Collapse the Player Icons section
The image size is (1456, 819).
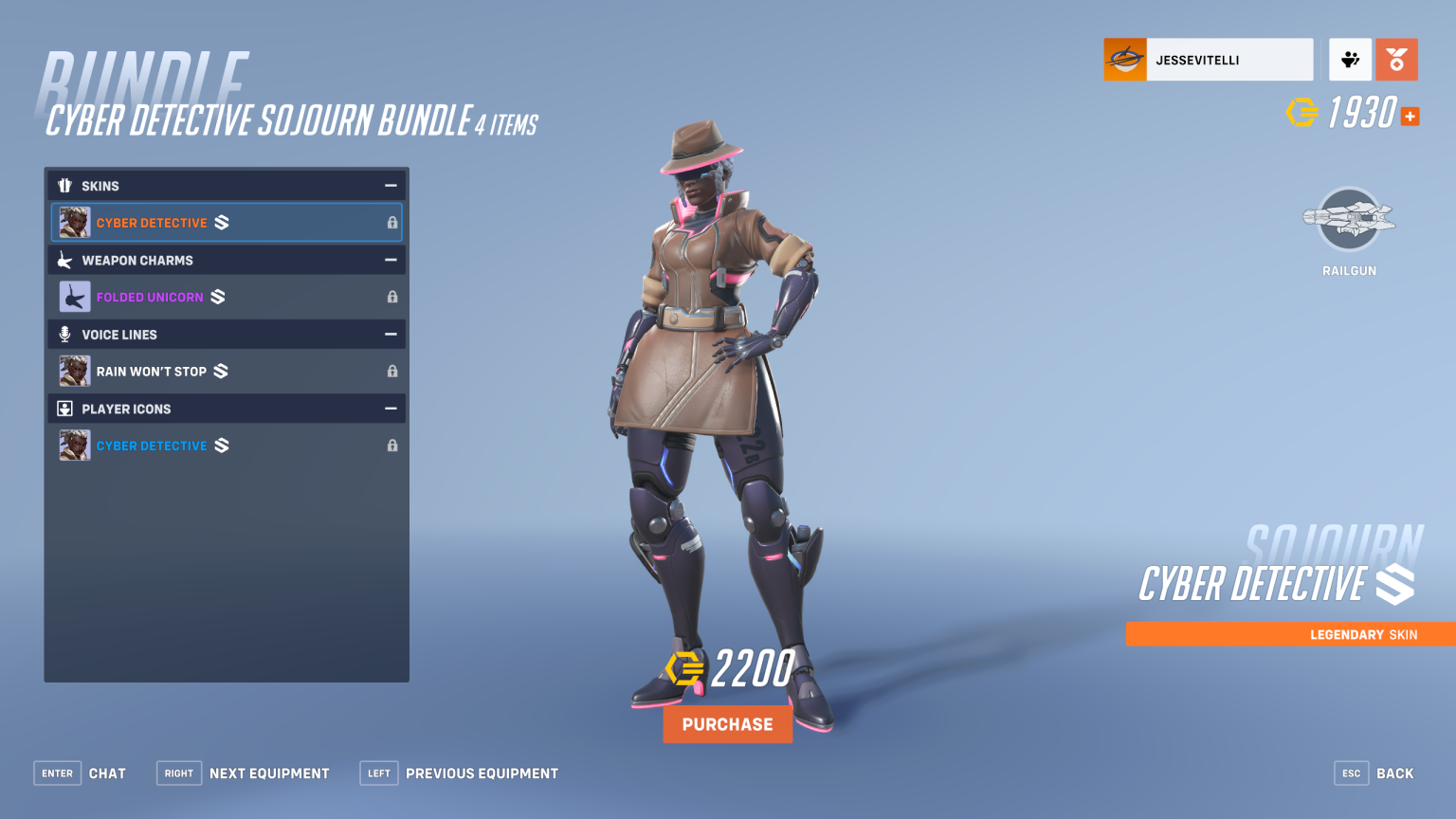pos(391,409)
